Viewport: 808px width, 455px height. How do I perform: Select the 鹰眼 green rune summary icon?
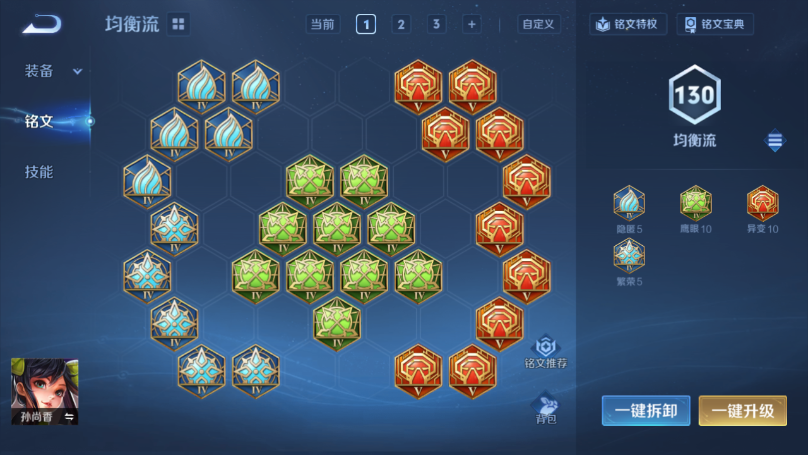695,204
